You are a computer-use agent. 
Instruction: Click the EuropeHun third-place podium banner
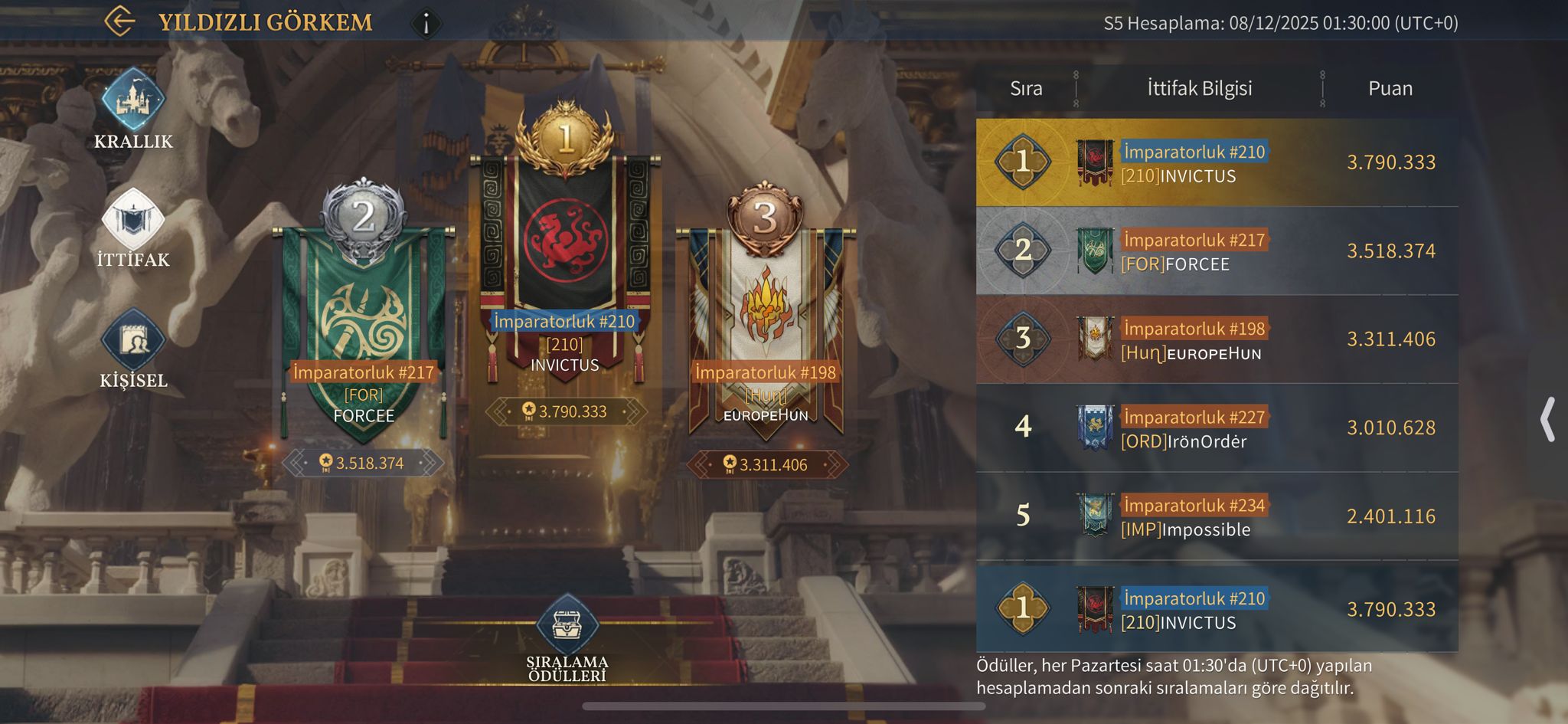pyautogui.click(x=765, y=329)
